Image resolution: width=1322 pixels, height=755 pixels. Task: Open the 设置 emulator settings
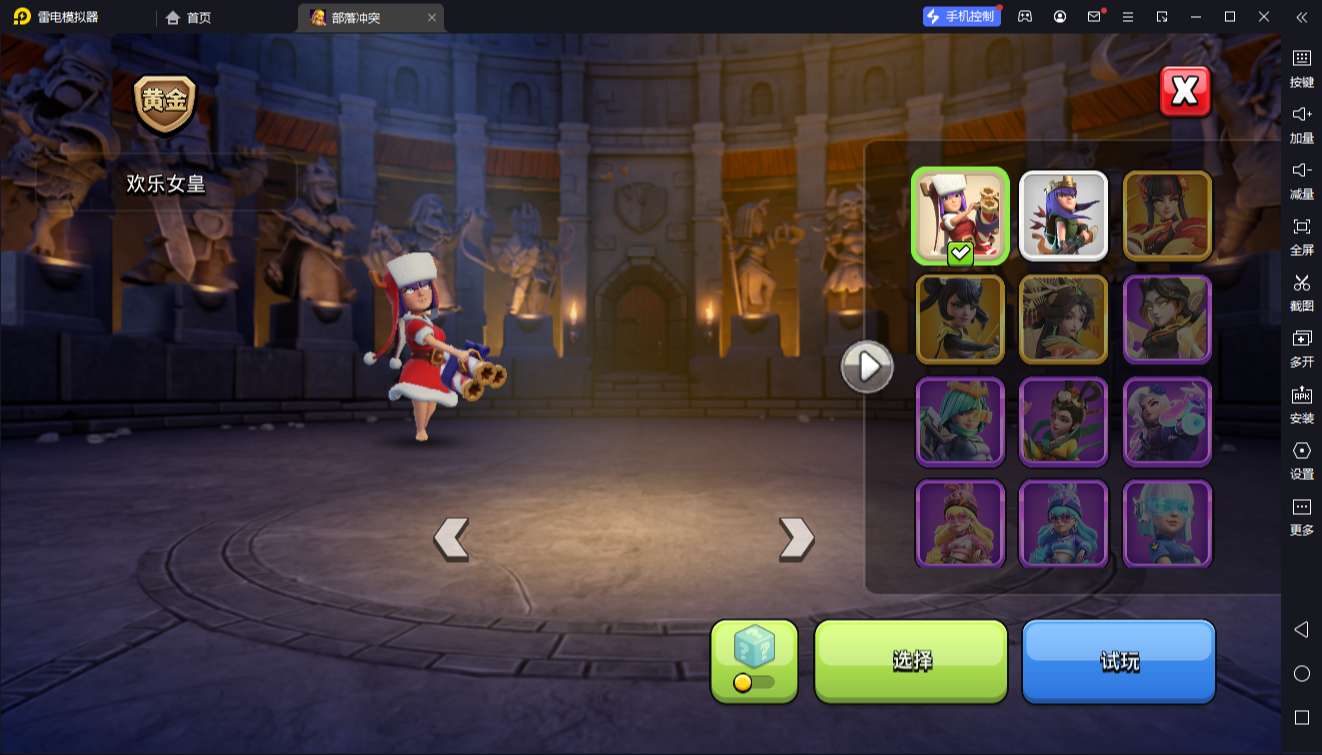1301,460
